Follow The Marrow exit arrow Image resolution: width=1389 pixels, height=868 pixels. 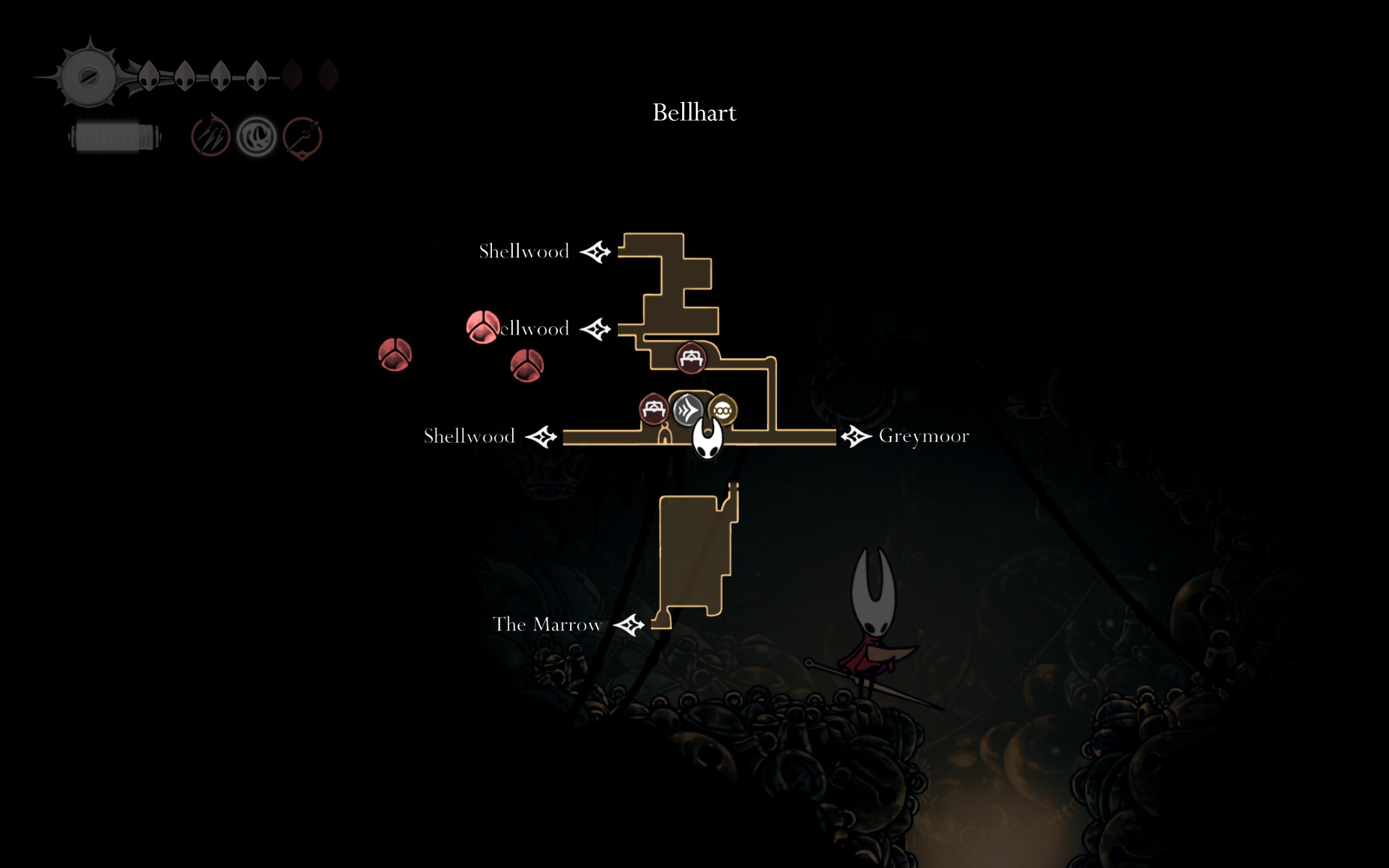coord(629,624)
